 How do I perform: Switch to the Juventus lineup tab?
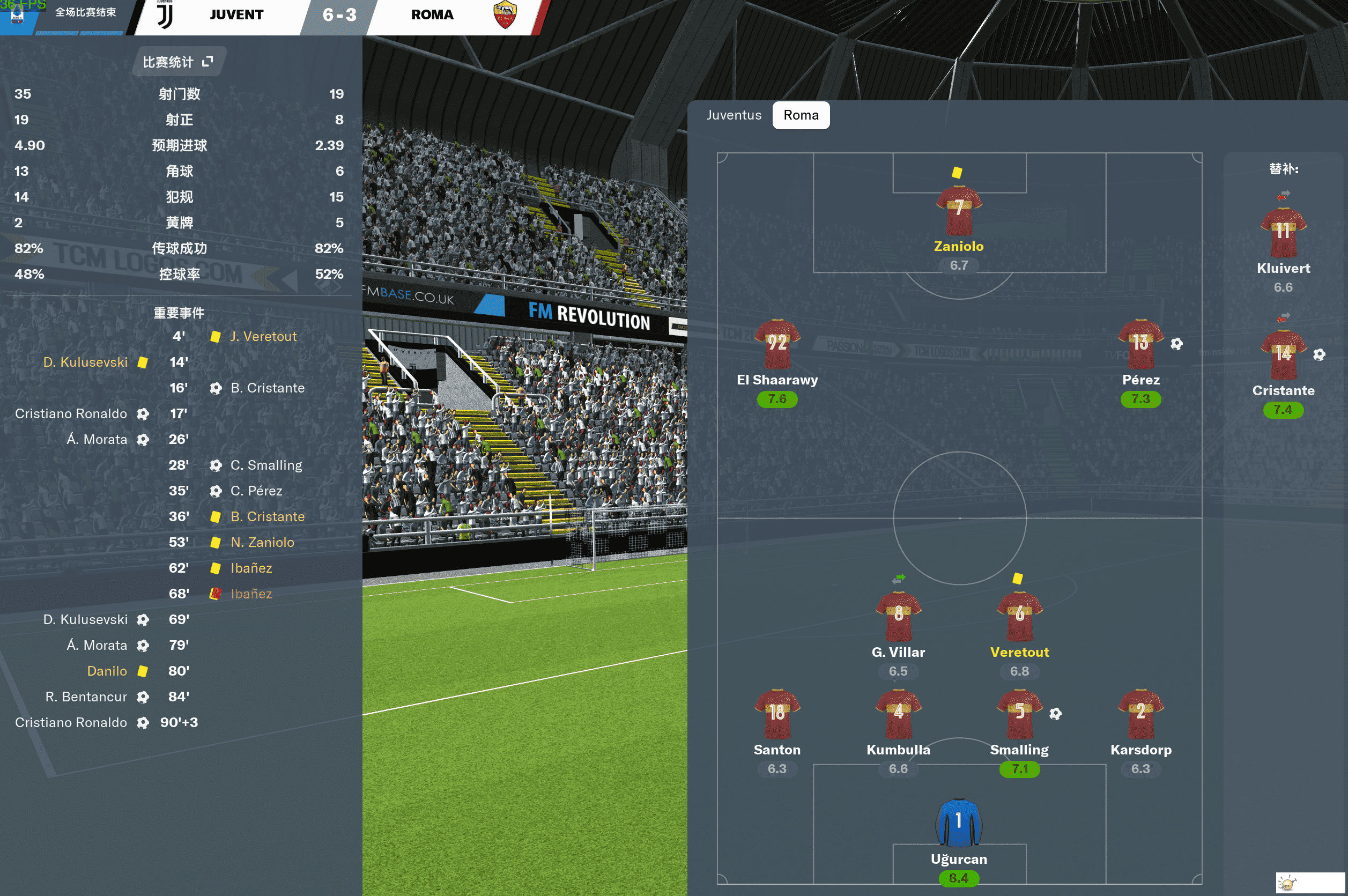click(x=733, y=115)
